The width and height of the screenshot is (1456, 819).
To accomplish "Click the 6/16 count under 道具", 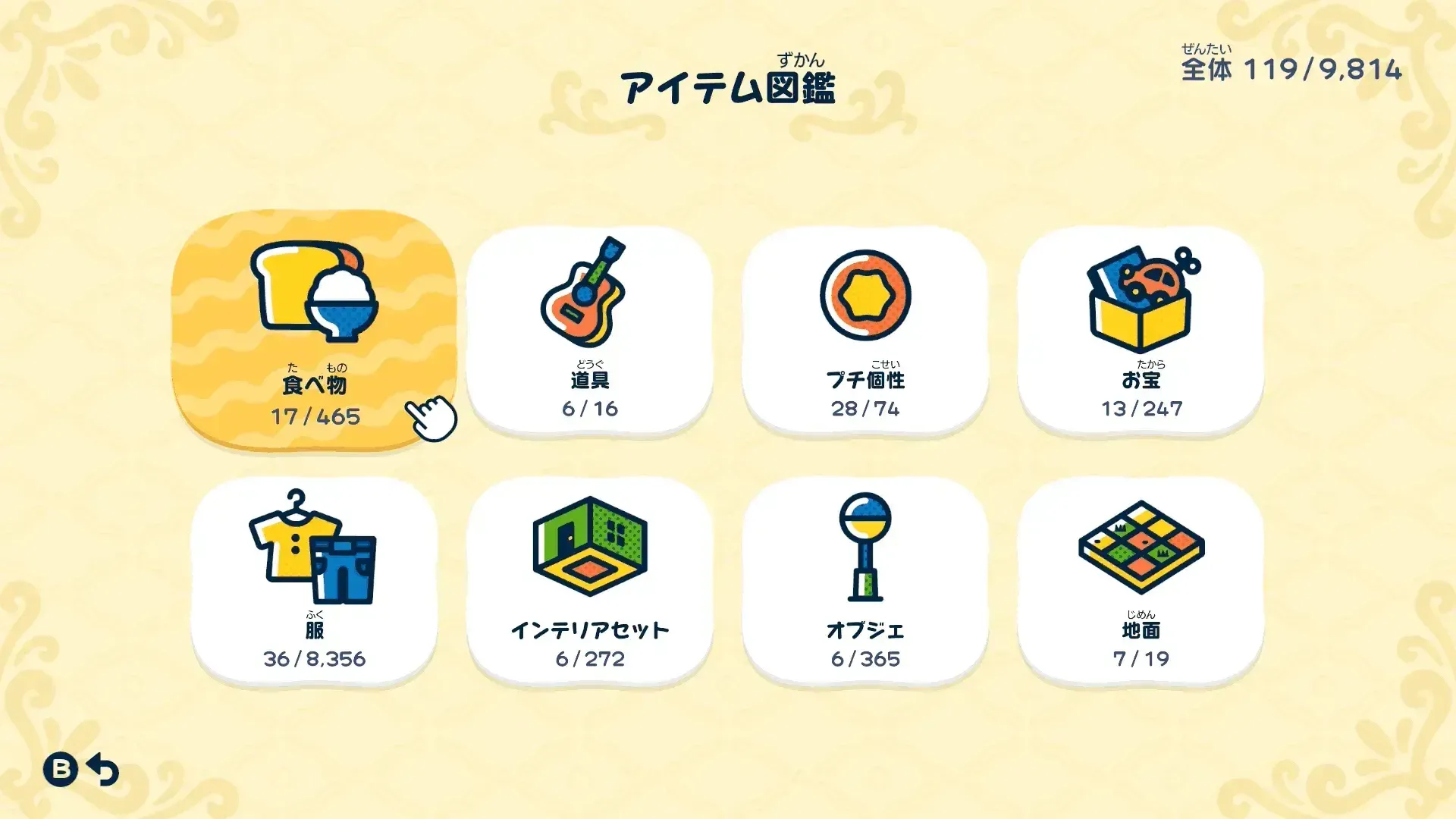I will point(591,409).
